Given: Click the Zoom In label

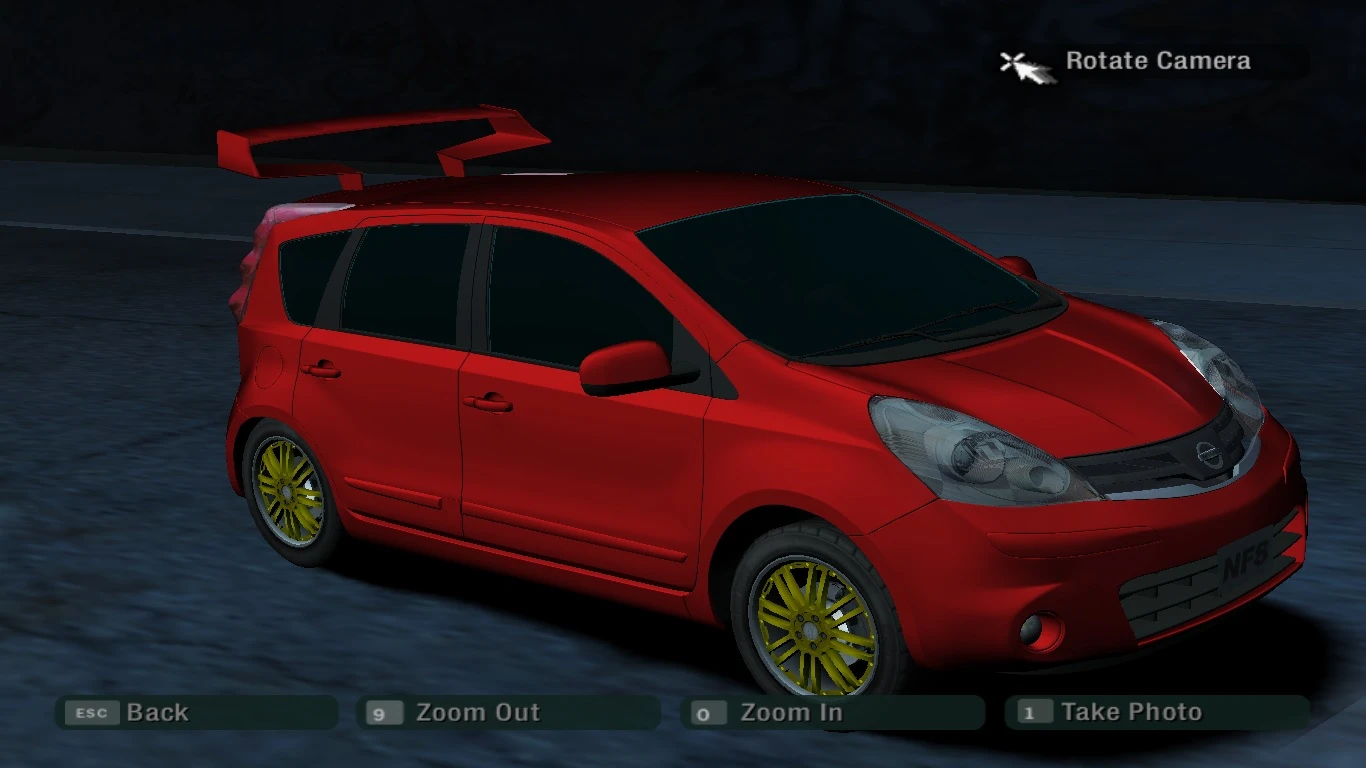Looking at the screenshot, I should pos(793,713).
